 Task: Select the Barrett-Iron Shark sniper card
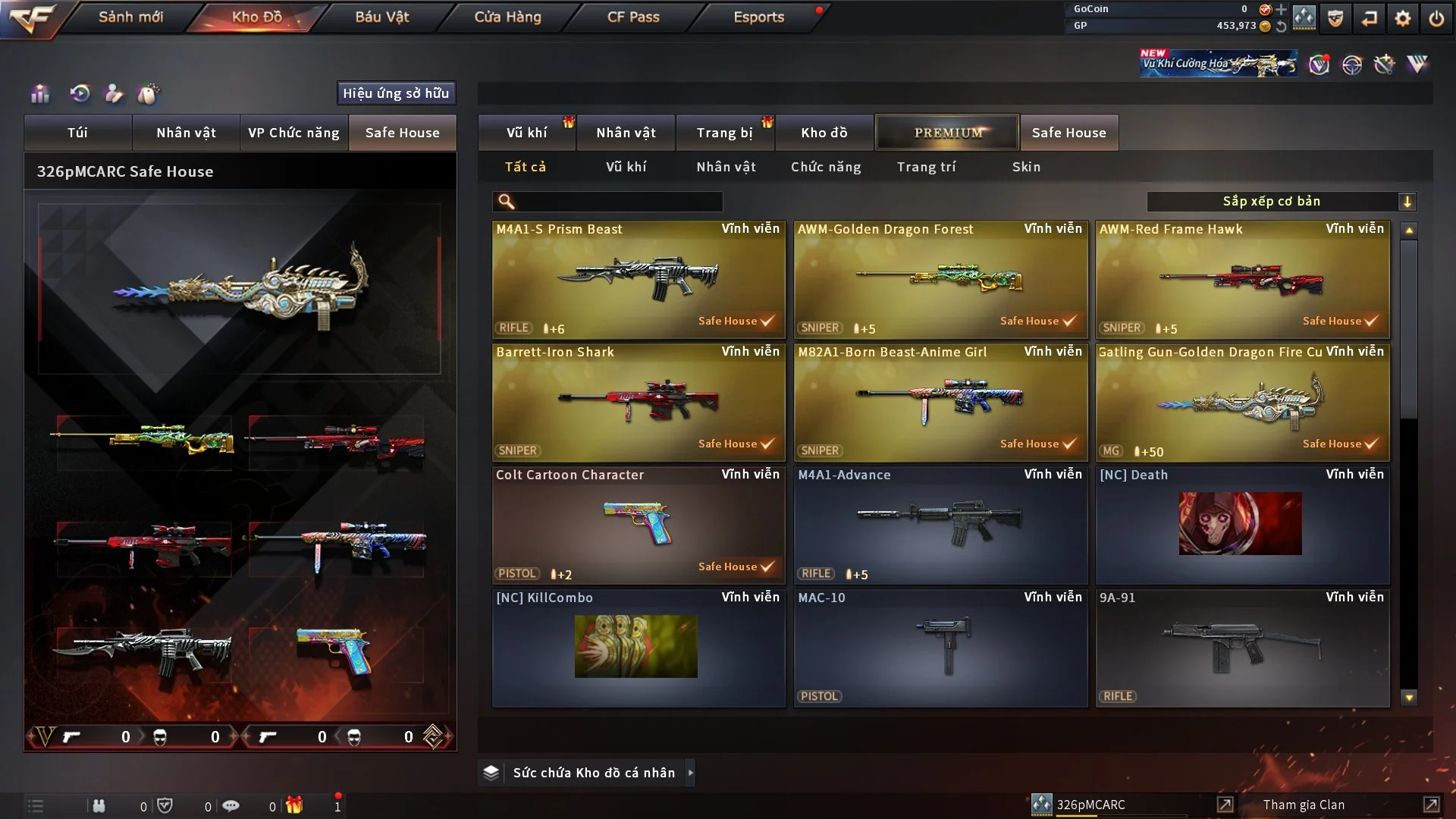[x=638, y=402]
